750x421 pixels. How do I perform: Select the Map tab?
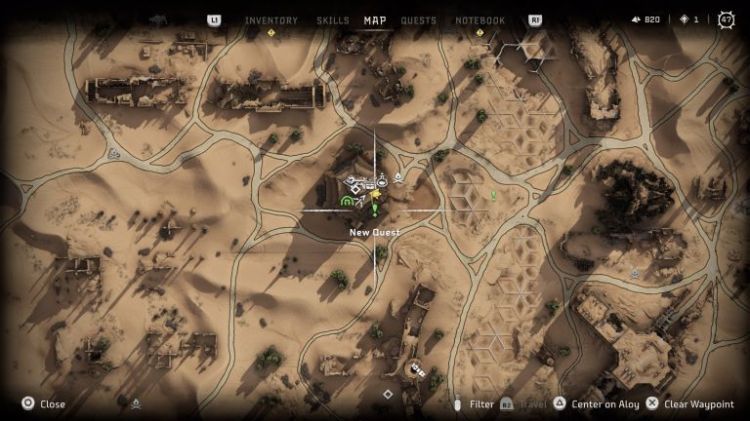375,20
